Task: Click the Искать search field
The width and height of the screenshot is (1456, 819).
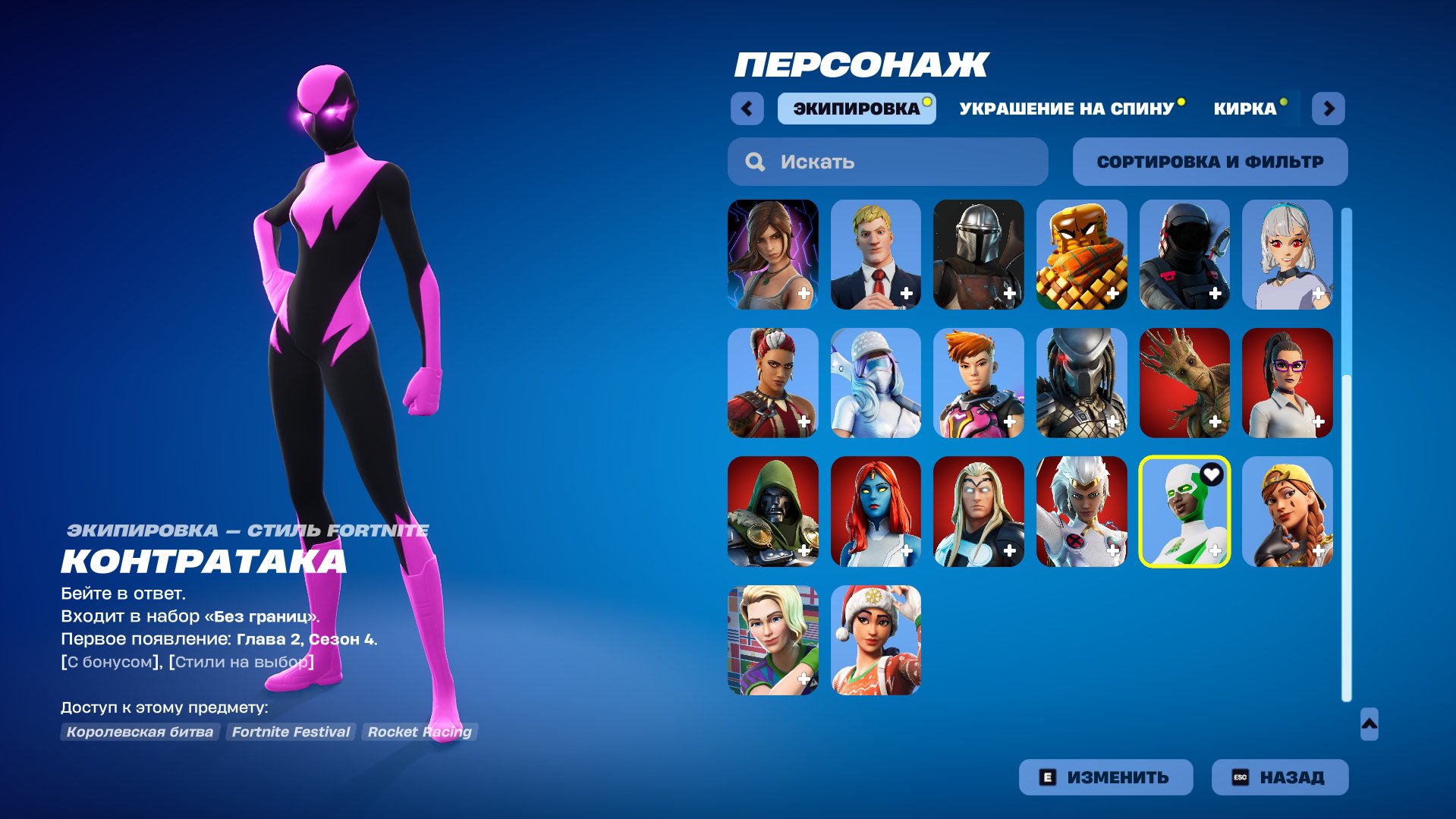Action: point(886,161)
